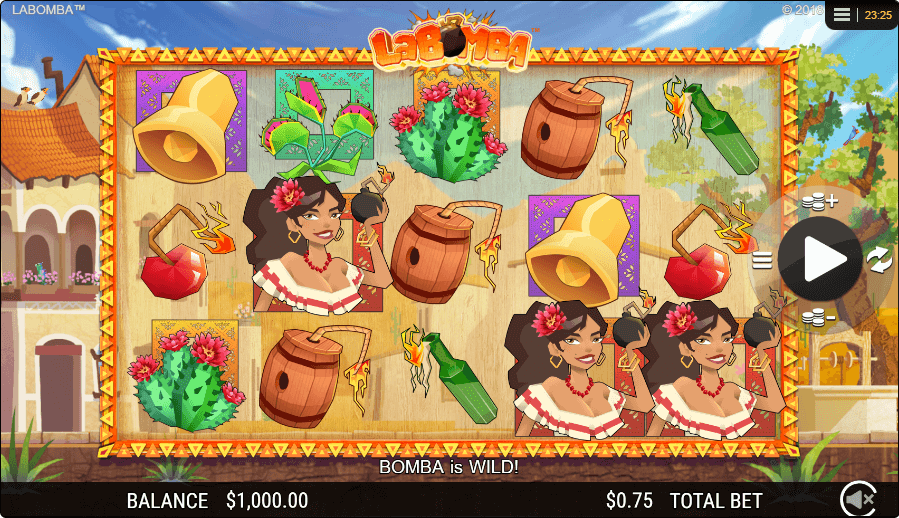Activate the autoplay circular arrows button
Viewport: 899px width, 518px height.
[878, 260]
